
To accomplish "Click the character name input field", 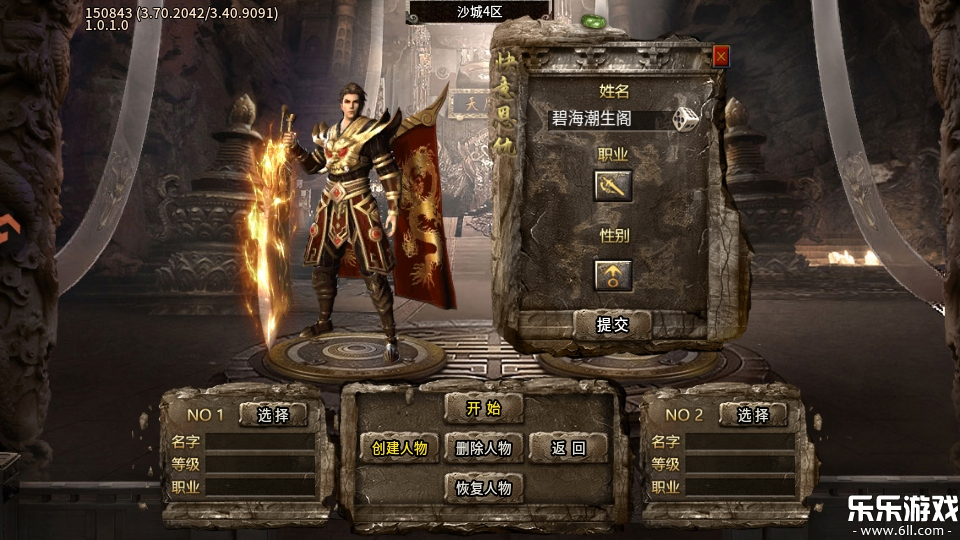I will point(606,119).
